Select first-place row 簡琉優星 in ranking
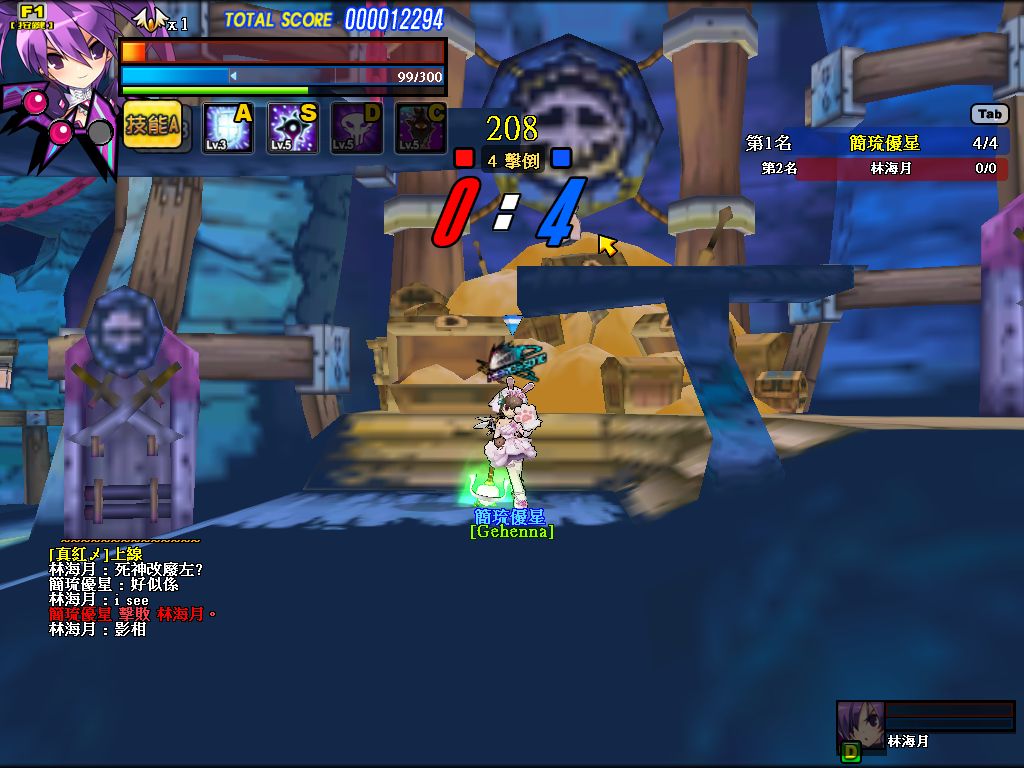Viewport: 1024px width, 768px height. [x=876, y=143]
